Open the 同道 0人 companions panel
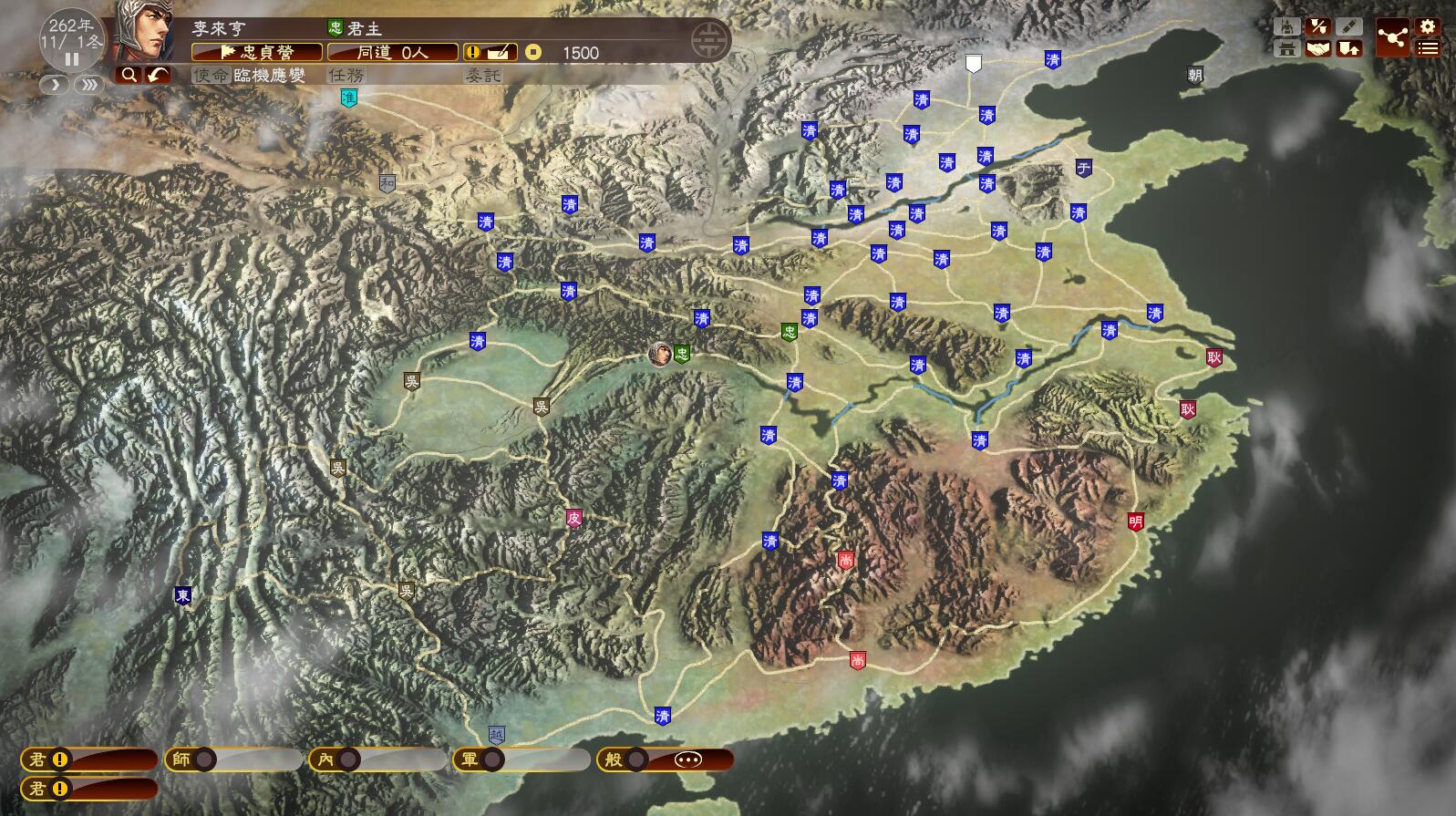The width and height of the screenshot is (1456, 816). pyautogui.click(x=392, y=52)
